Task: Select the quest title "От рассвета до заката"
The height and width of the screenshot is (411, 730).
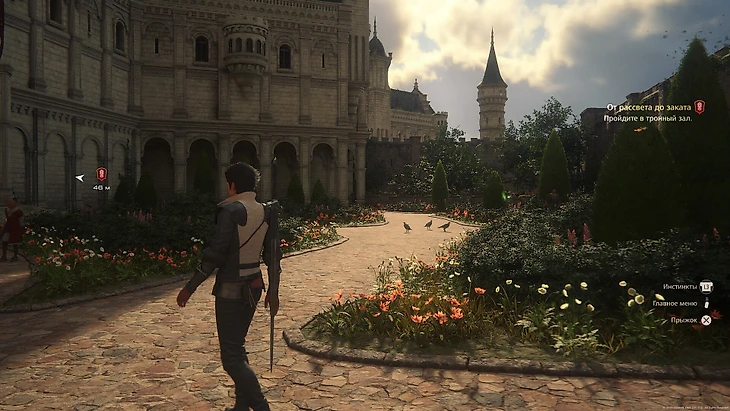Action: [x=648, y=107]
